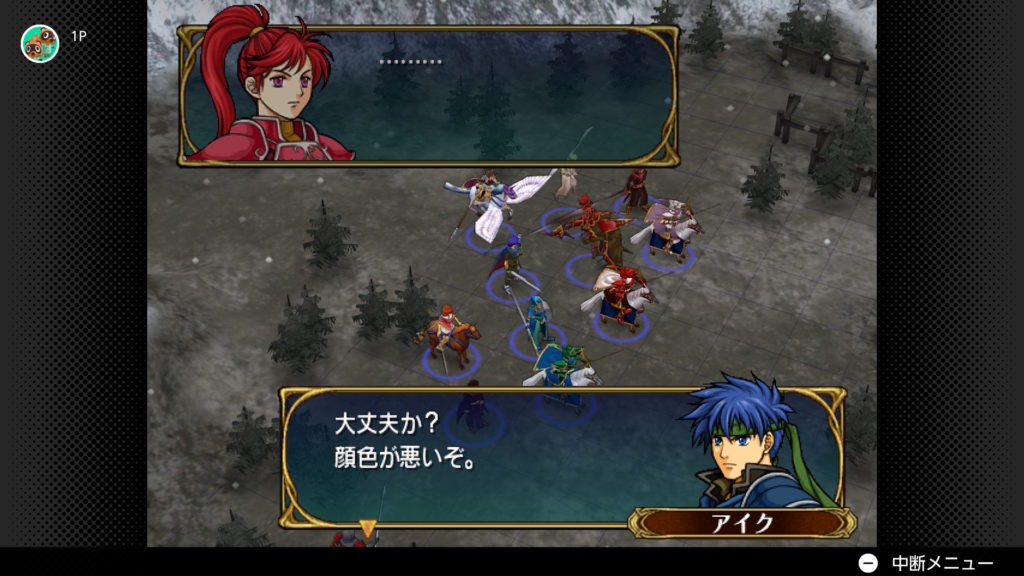
Task: Select the 1P player profile icon
Action: pos(40,43)
